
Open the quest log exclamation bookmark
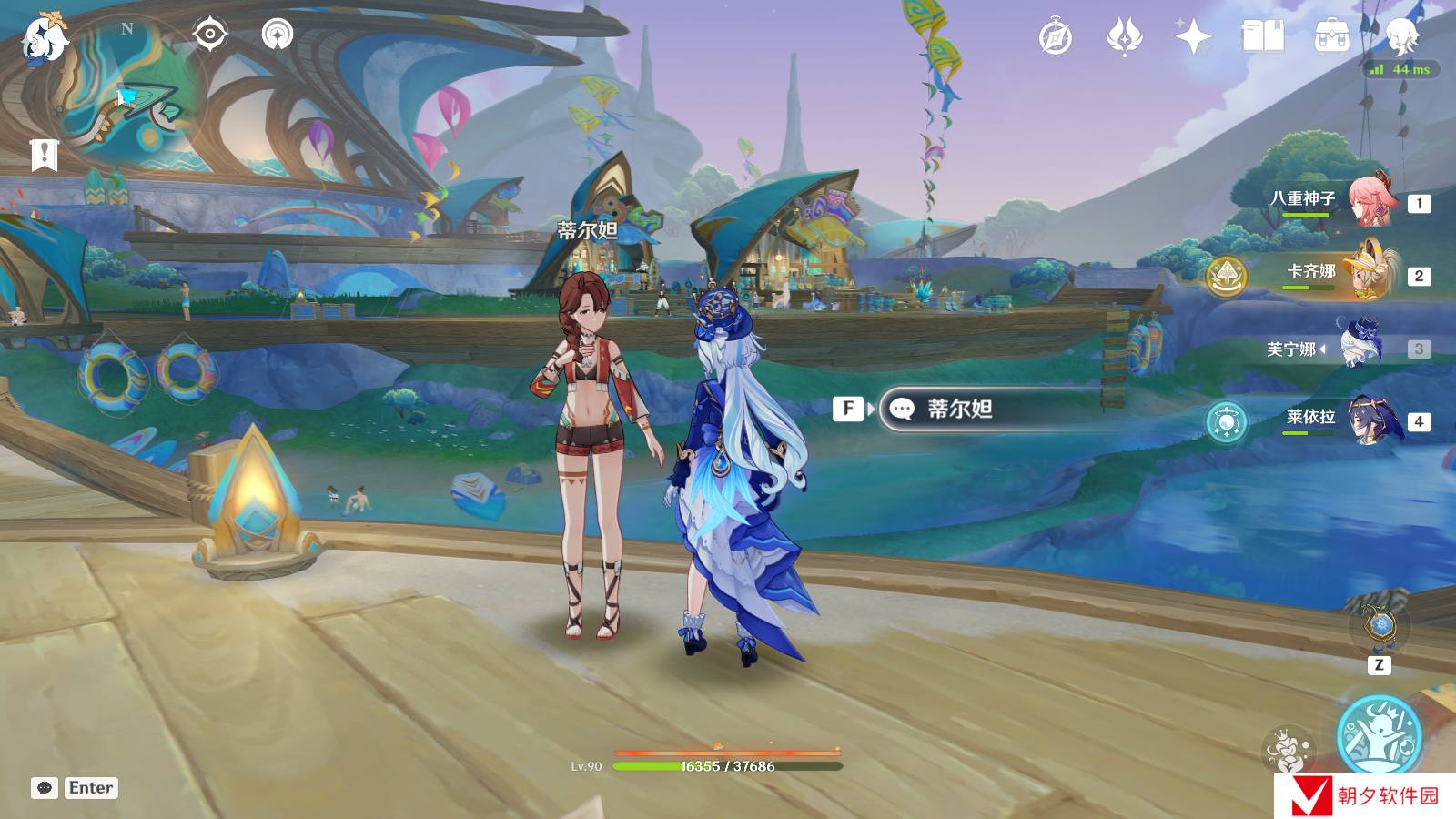point(44,155)
